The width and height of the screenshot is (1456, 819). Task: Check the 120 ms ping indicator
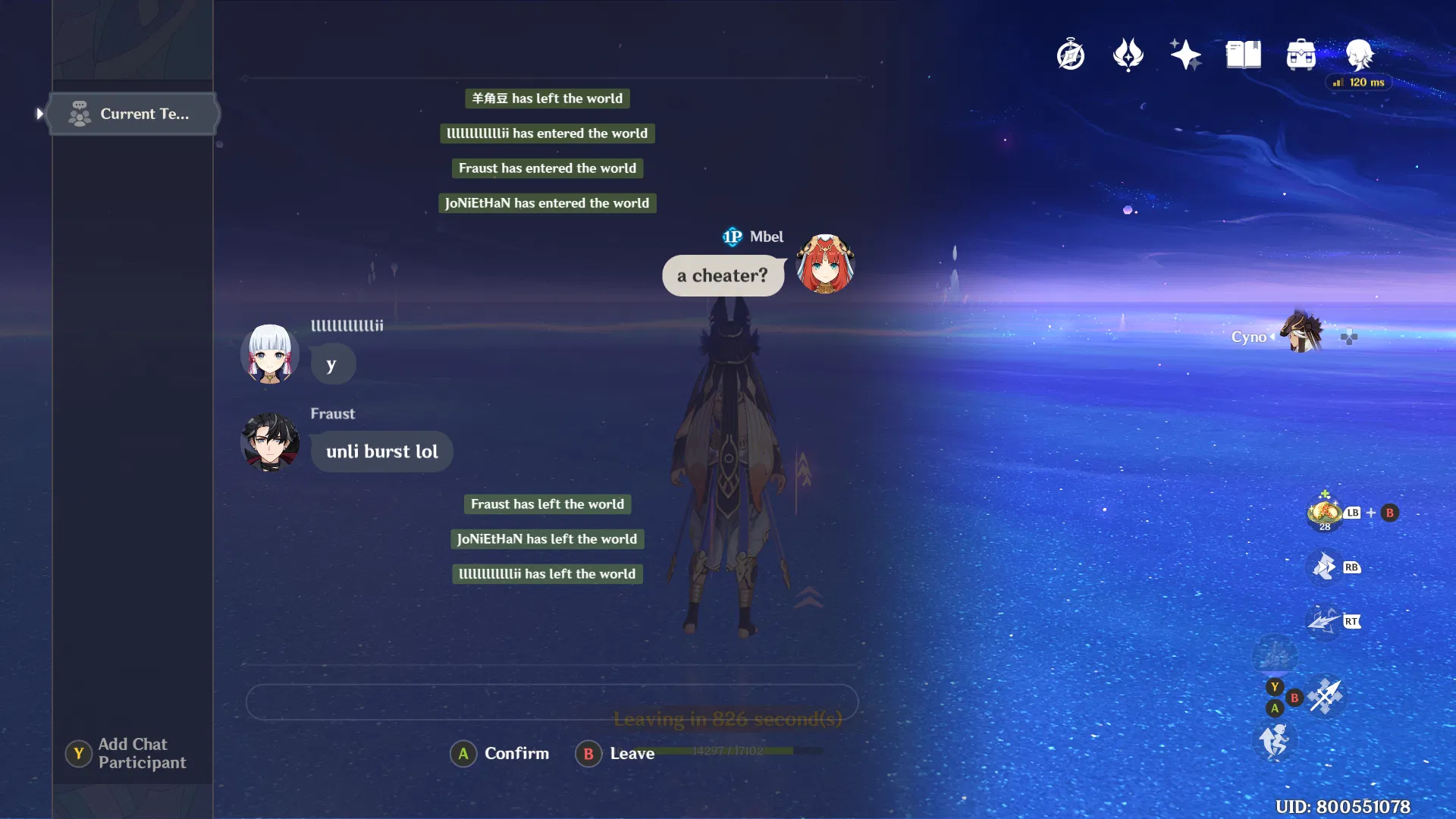1360,83
